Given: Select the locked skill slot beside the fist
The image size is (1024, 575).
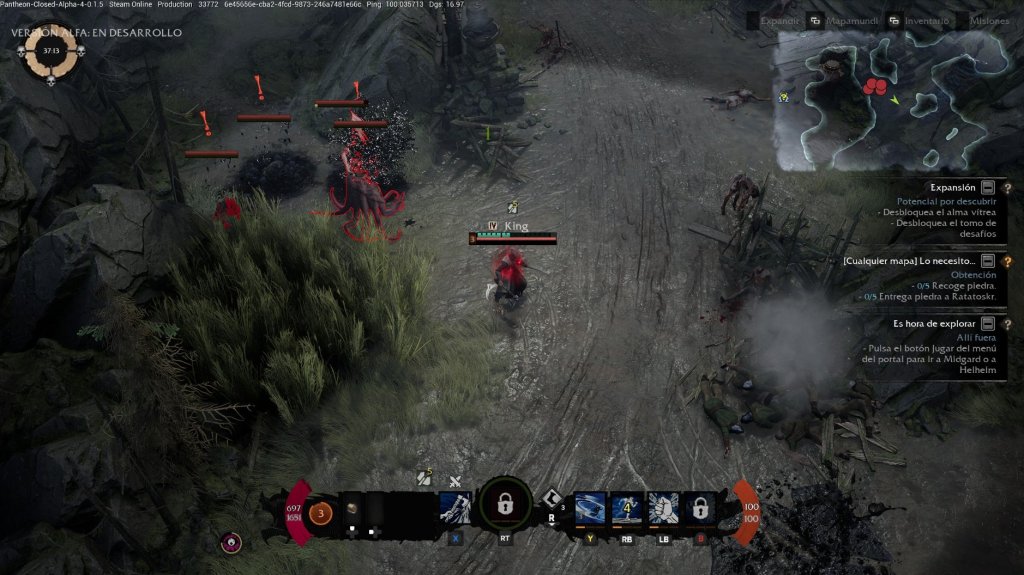Looking at the screenshot, I should click(700, 507).
